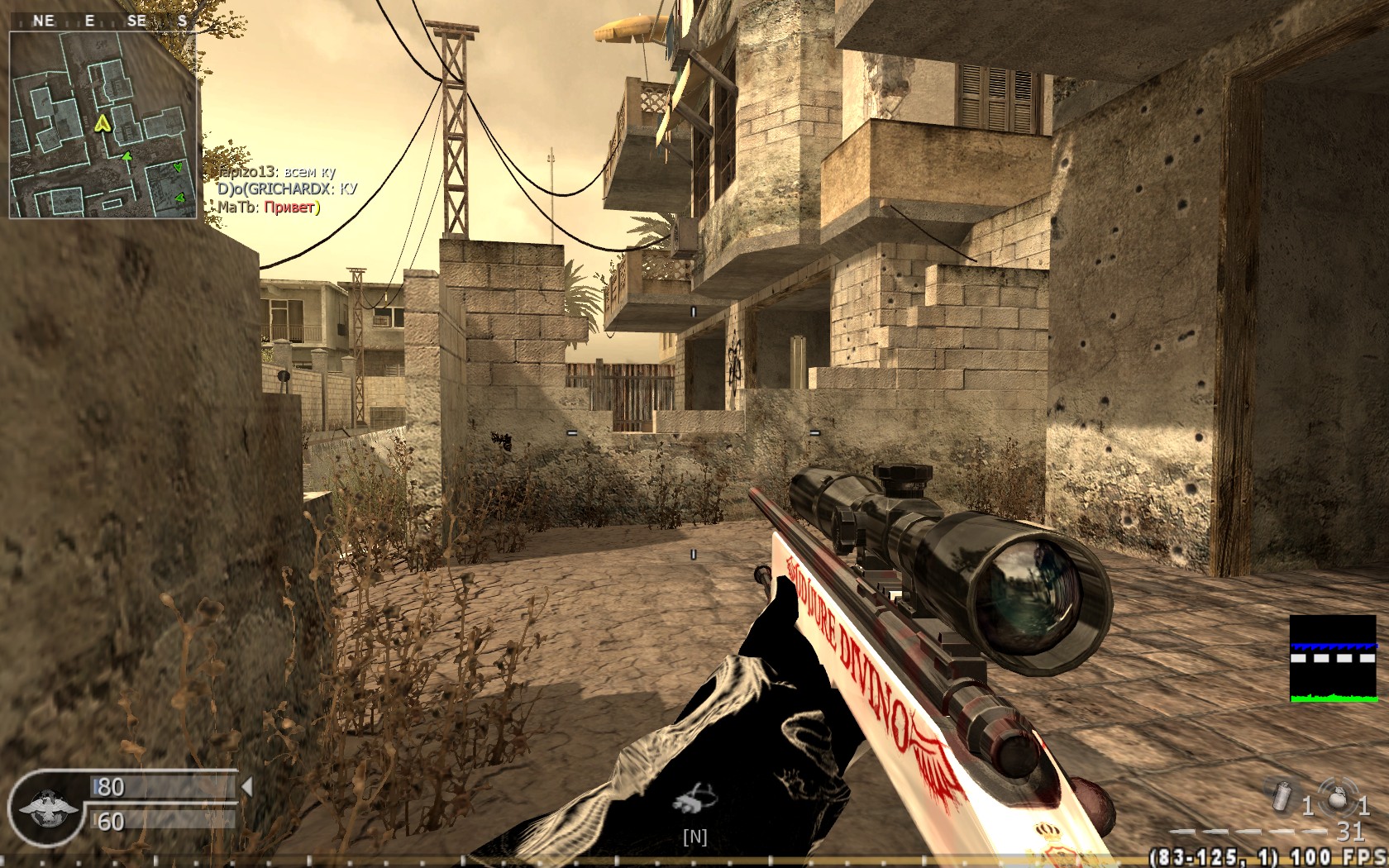This screenshot has width=1389, height=868.
Task: Select the night vision goggles icon
Action: pyautogui.click(x=694, y=799)
